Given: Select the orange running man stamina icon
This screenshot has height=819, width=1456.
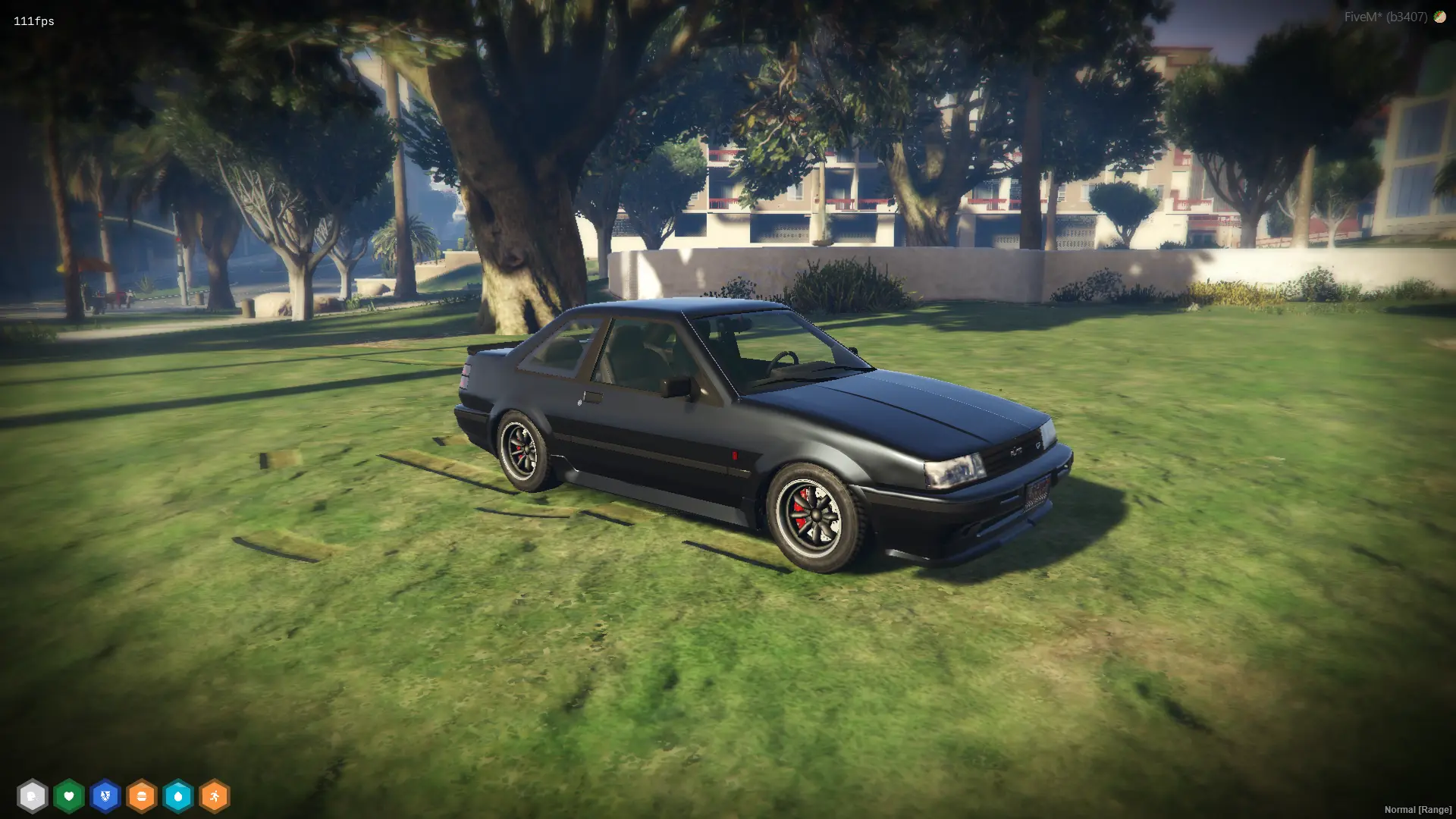Looking at the screenshot, I should [215, 796].
